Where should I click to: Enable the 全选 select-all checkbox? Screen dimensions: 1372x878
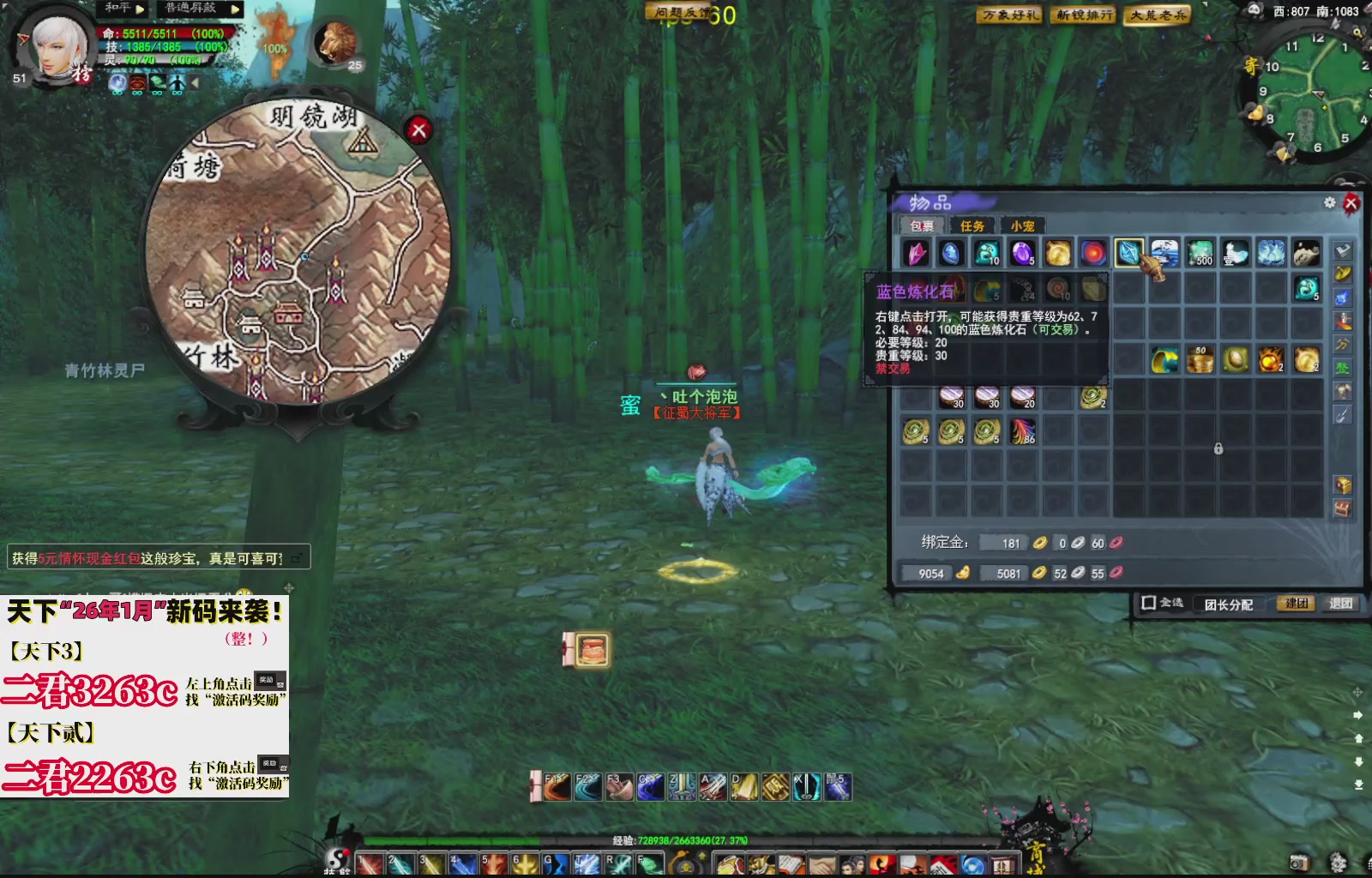(1149, 603)
